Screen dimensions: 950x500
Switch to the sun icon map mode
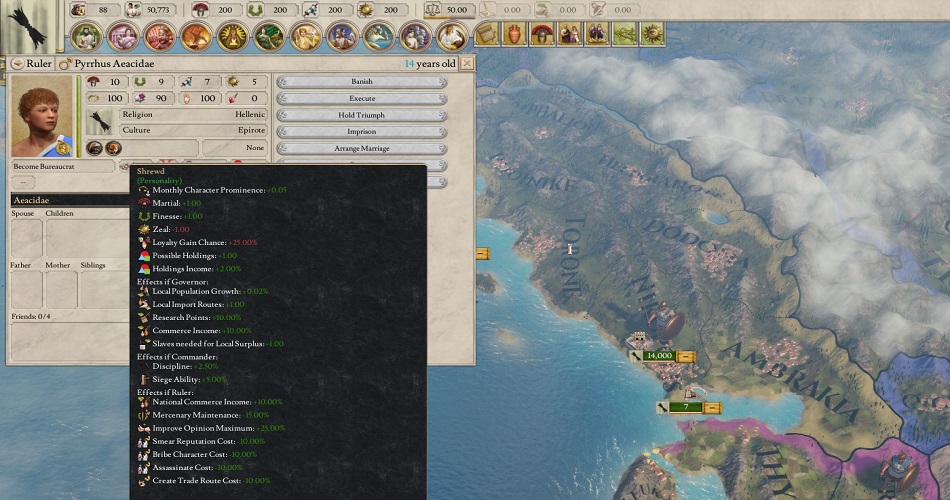tap(652, 35)
